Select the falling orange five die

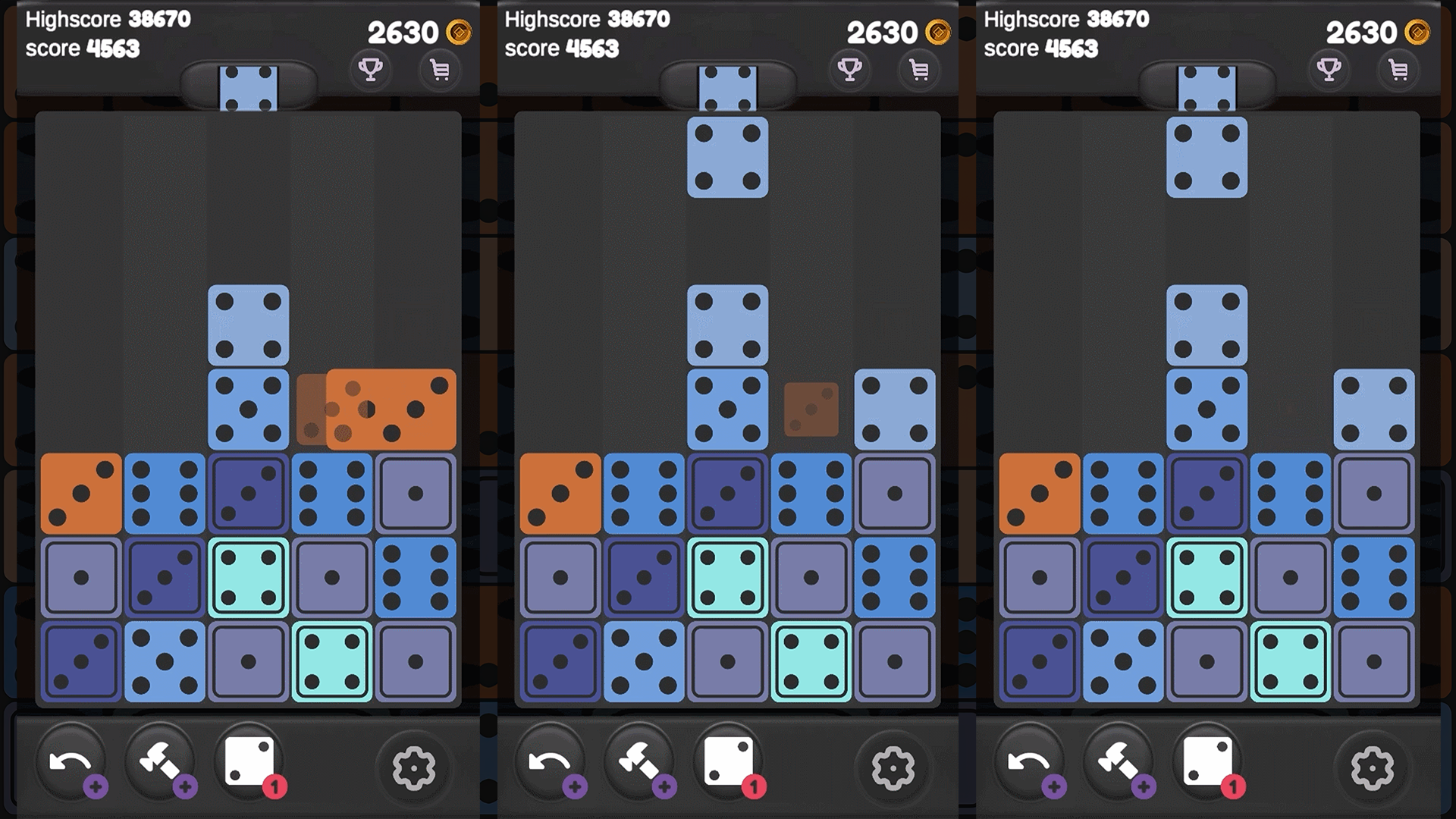click(x=391, y=407)
